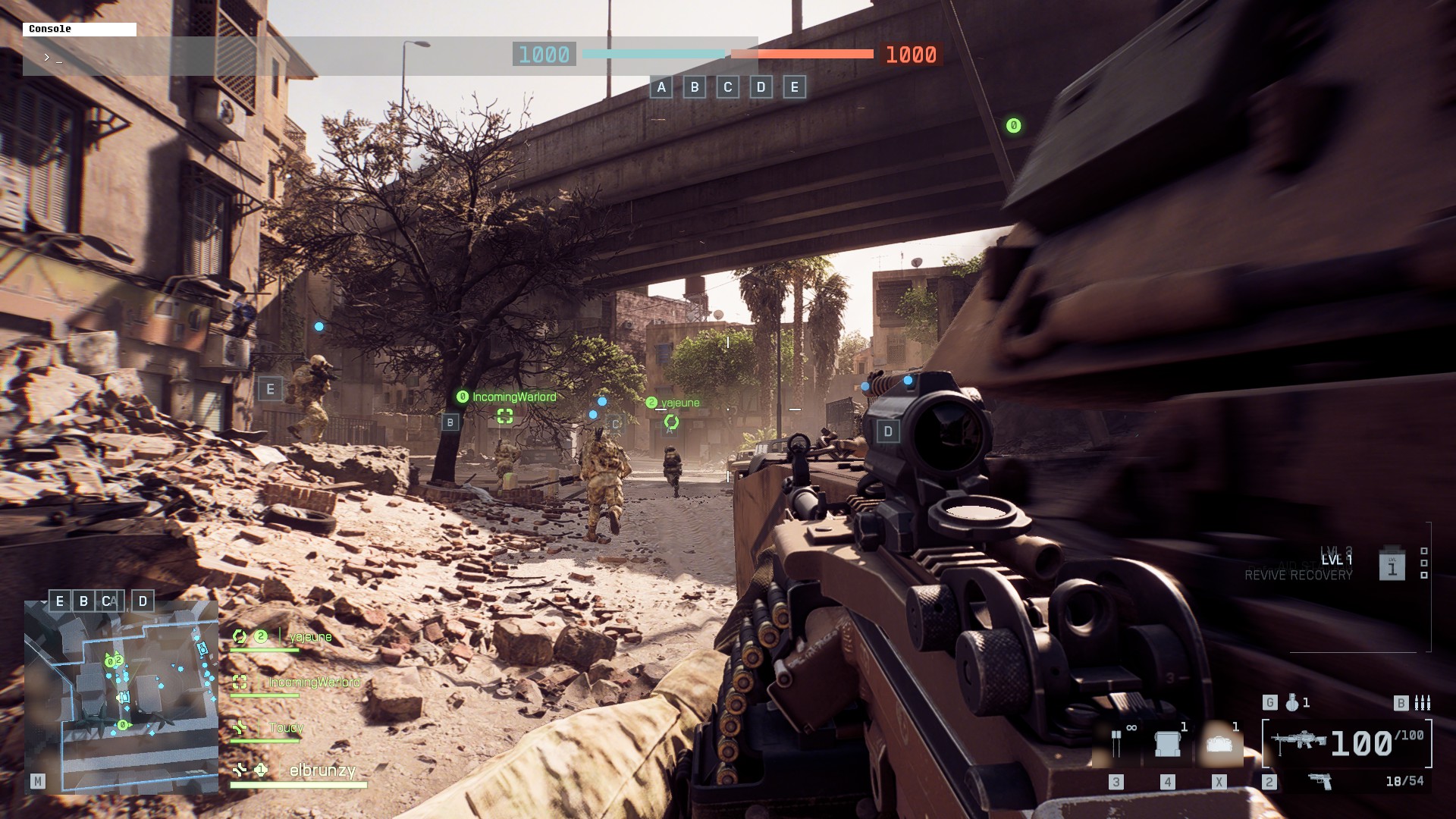Open the minimap
The height and width of the screenshot is (819, 1456).
(121, 696)
